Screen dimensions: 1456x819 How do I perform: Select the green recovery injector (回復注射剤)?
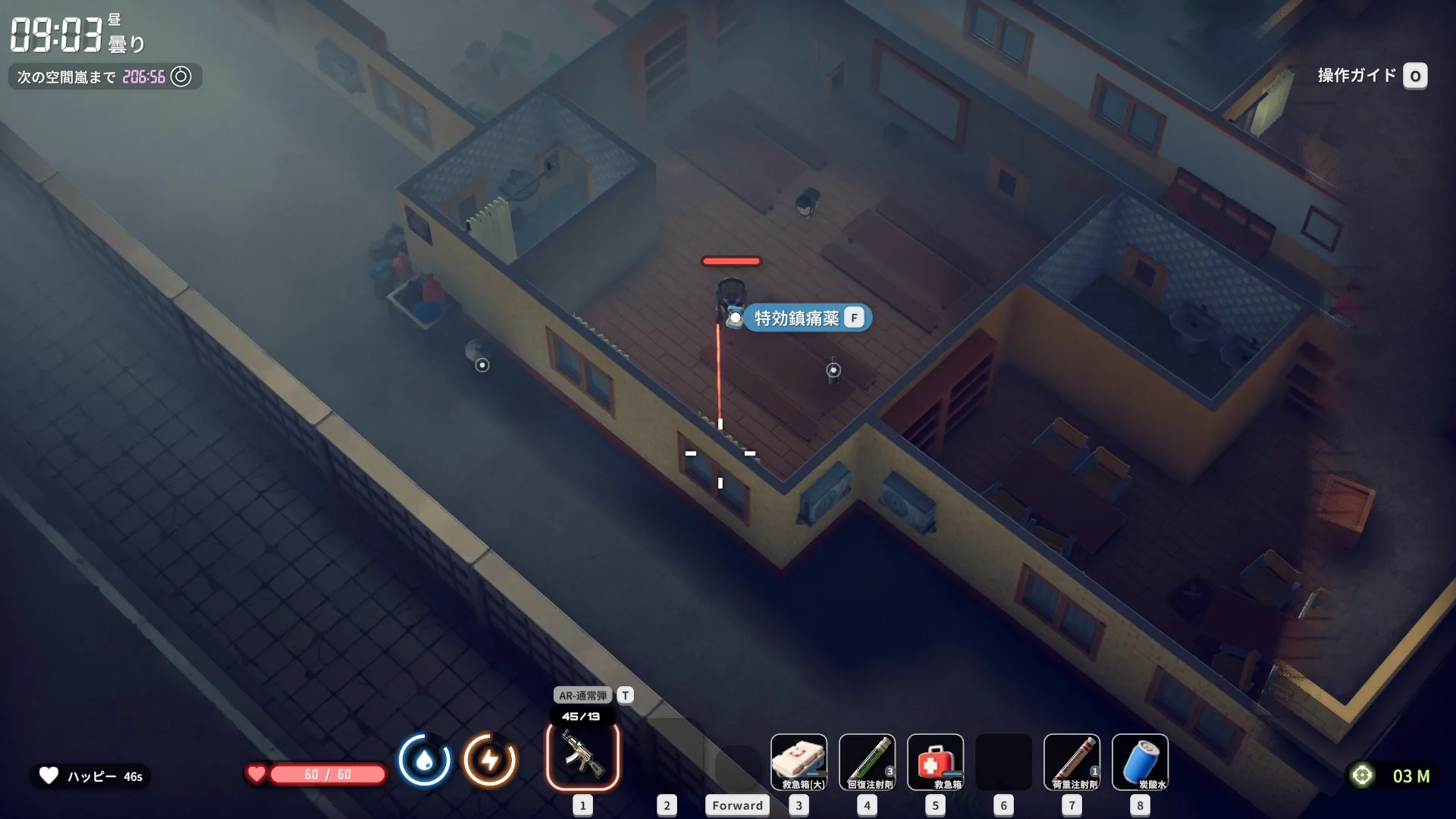coord(867,761)
